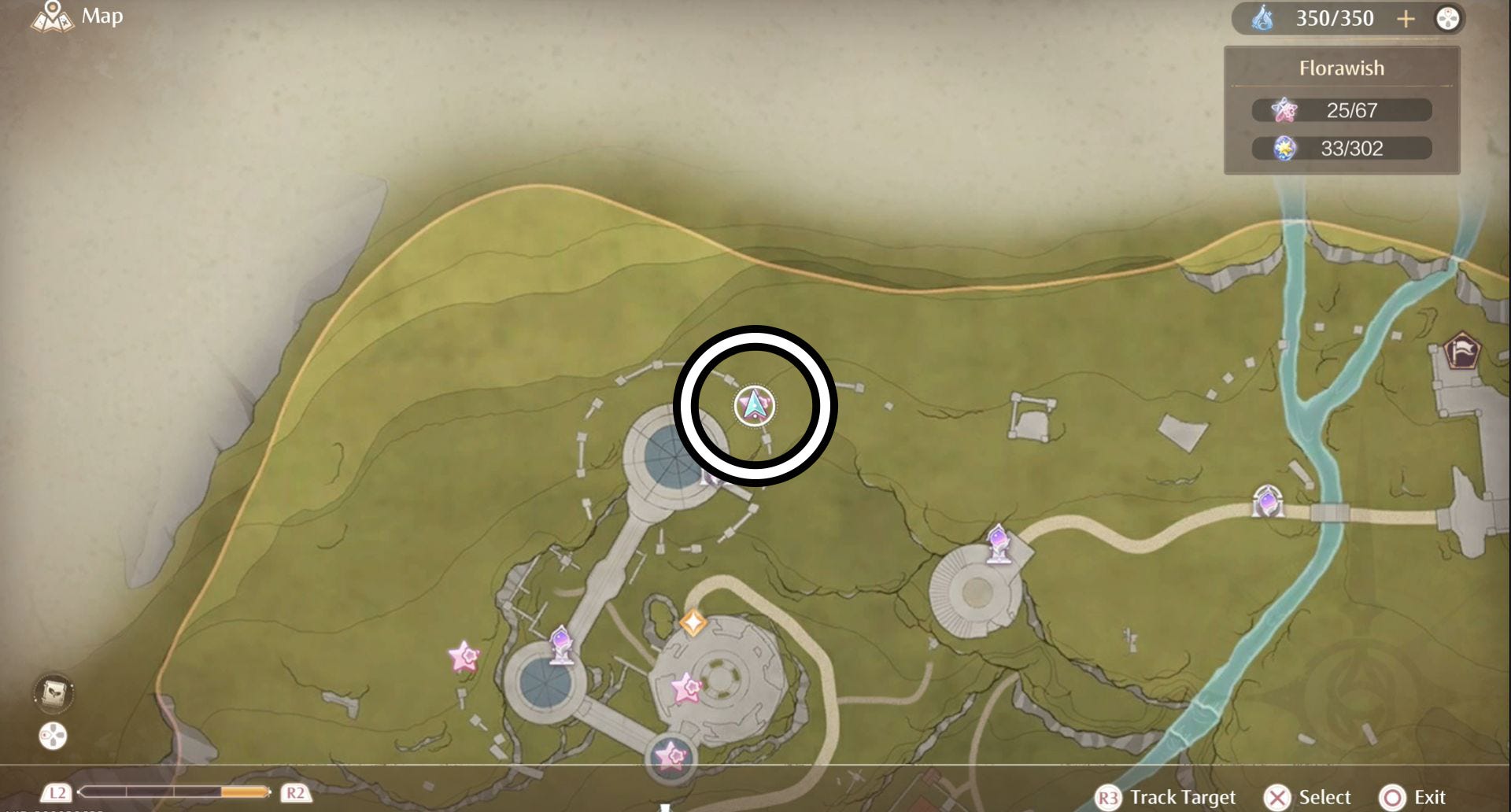Click the blue Vital Energy bottle icon
The width and height of the screenshot is (1511, 812).
(1263, 18)
